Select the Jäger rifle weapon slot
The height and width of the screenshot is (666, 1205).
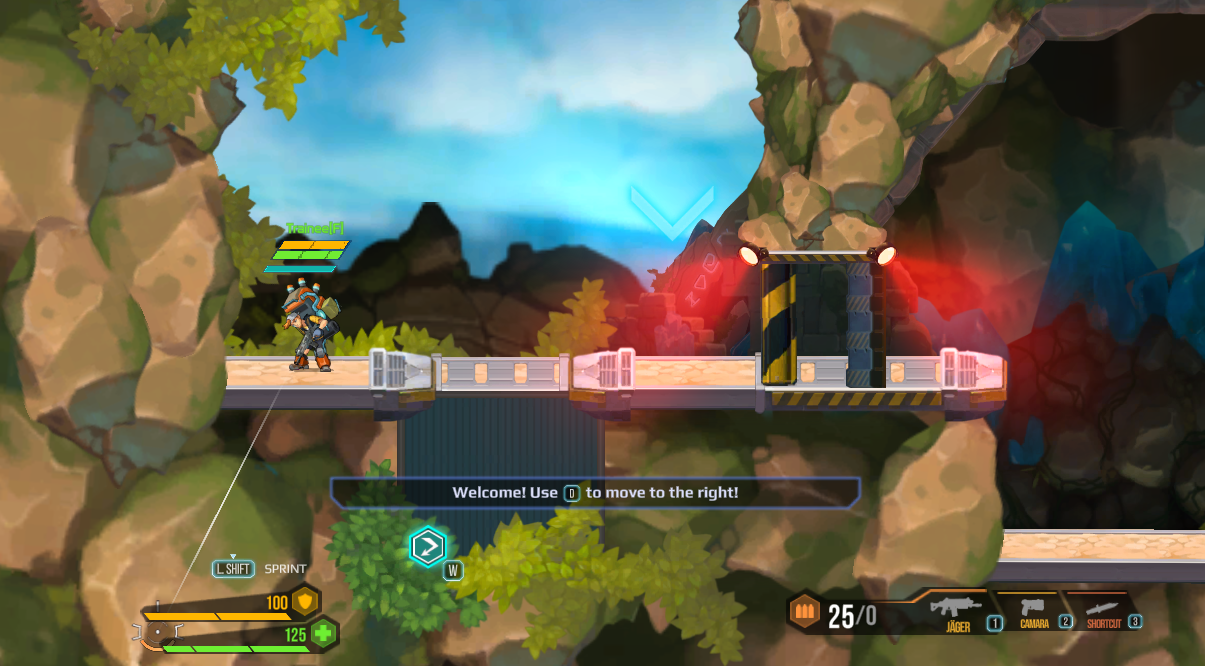click(x=958, y=608)
